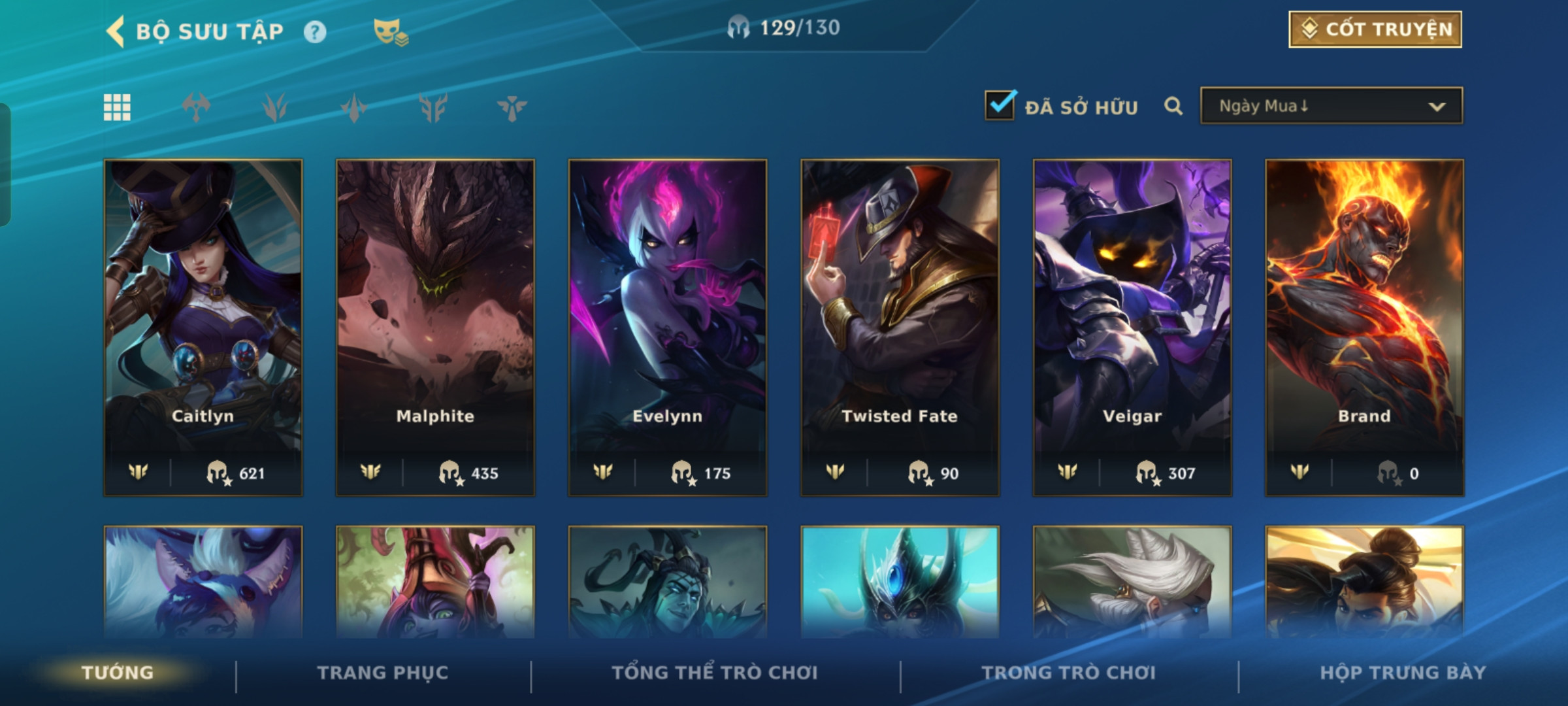Open the Tổng Thể Trò Chơi tab
The height and width of the screenshot is (706, 1568).
pos(715,673)
